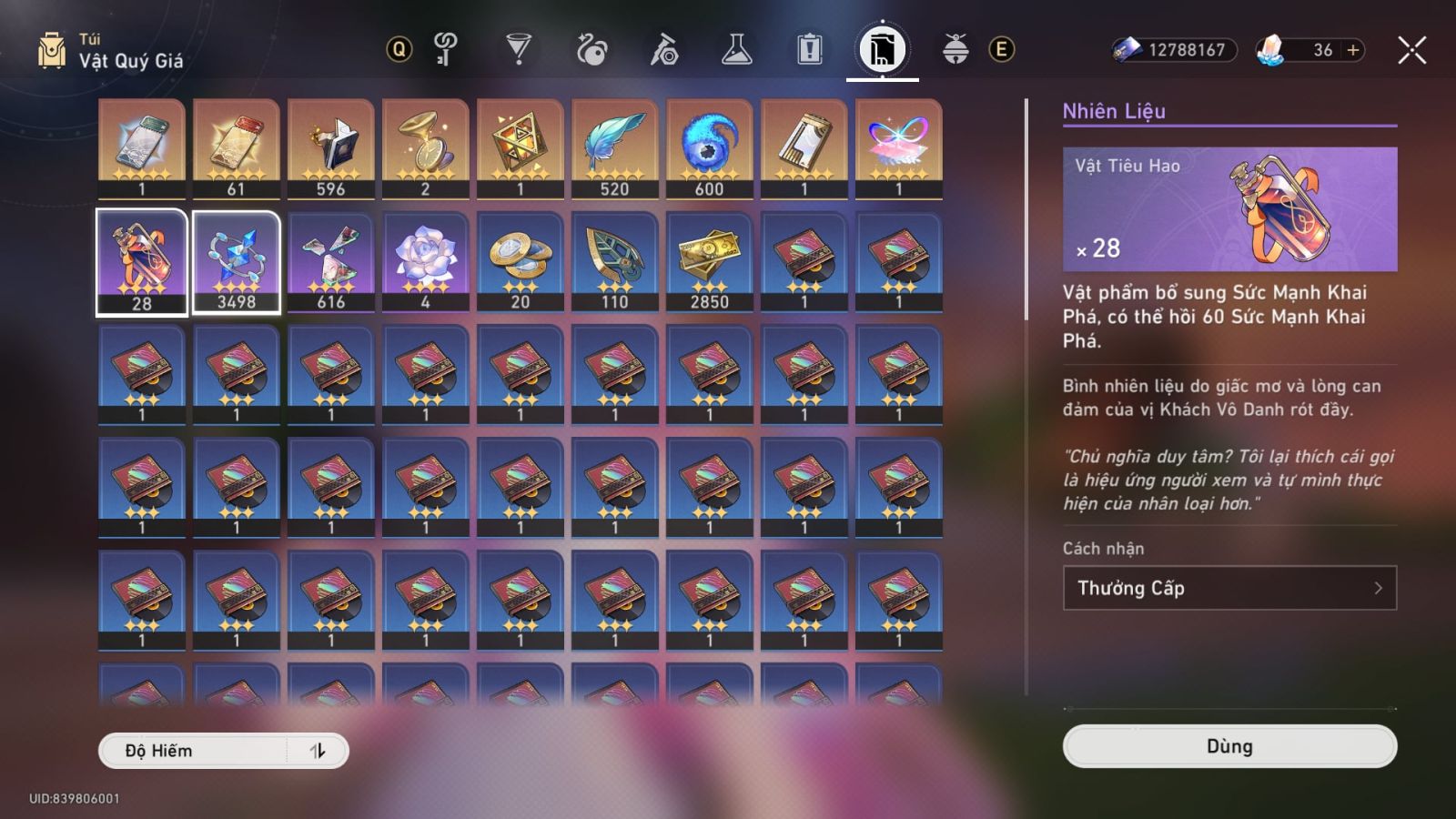Use the fuel with the Dùng button
1456x819 pixels.
coord(1229,746)
